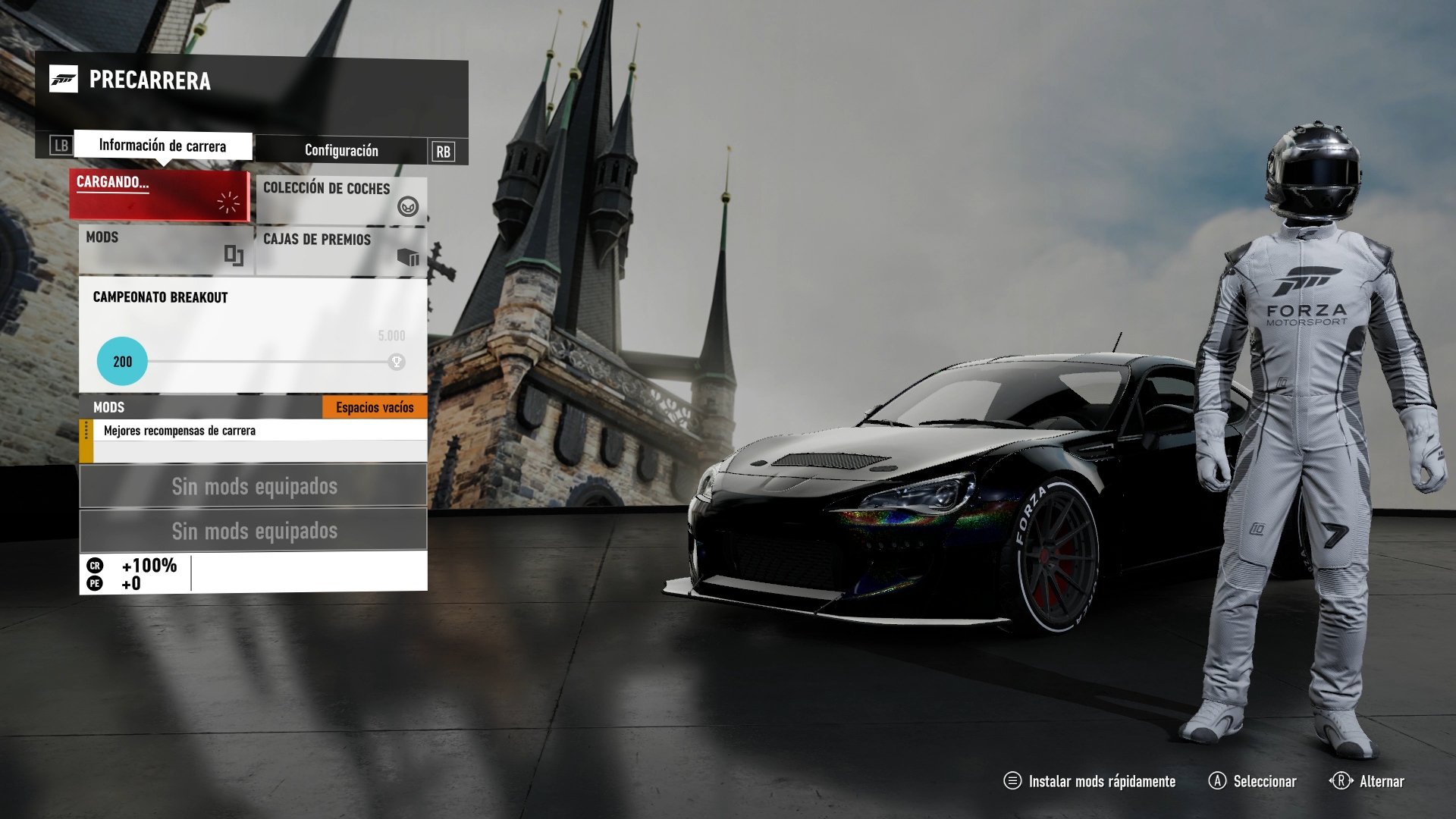The height and width of the screenshot is (819, 1456).
Task: Click the Forza logo beside PRECARRERA header
Action: coord(64,79)
